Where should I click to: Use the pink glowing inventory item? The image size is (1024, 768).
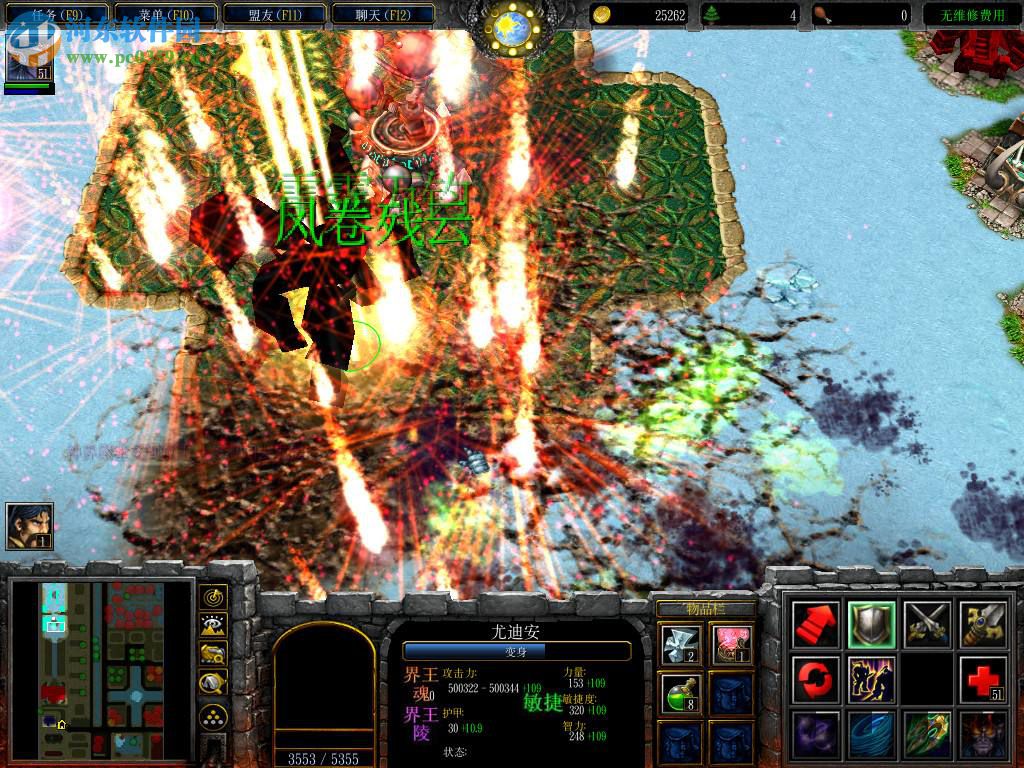point(733,643)
